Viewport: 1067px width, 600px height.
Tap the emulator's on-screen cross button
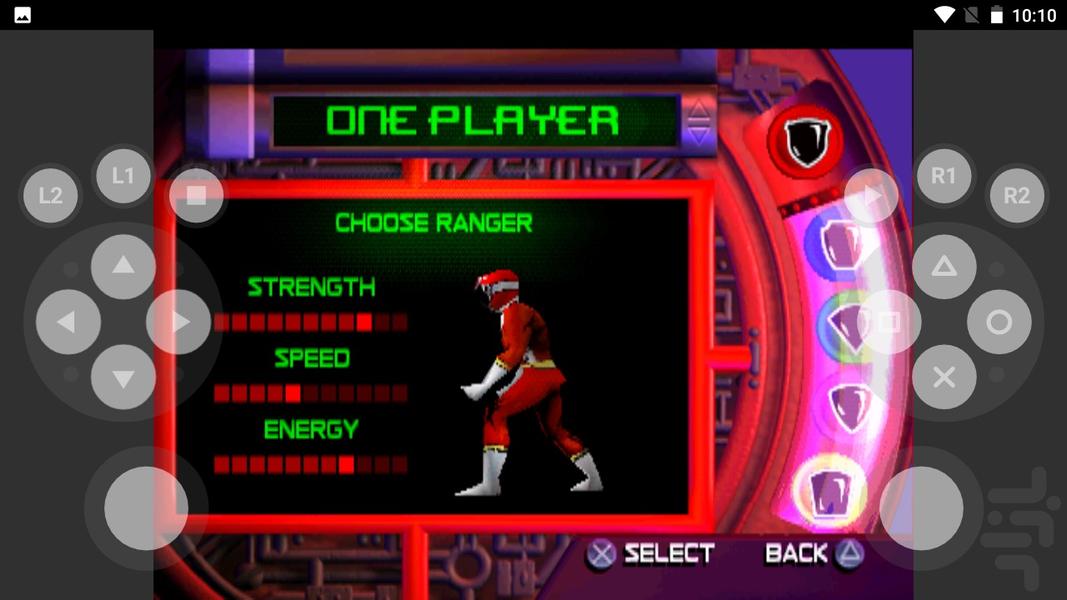[944, 377]
